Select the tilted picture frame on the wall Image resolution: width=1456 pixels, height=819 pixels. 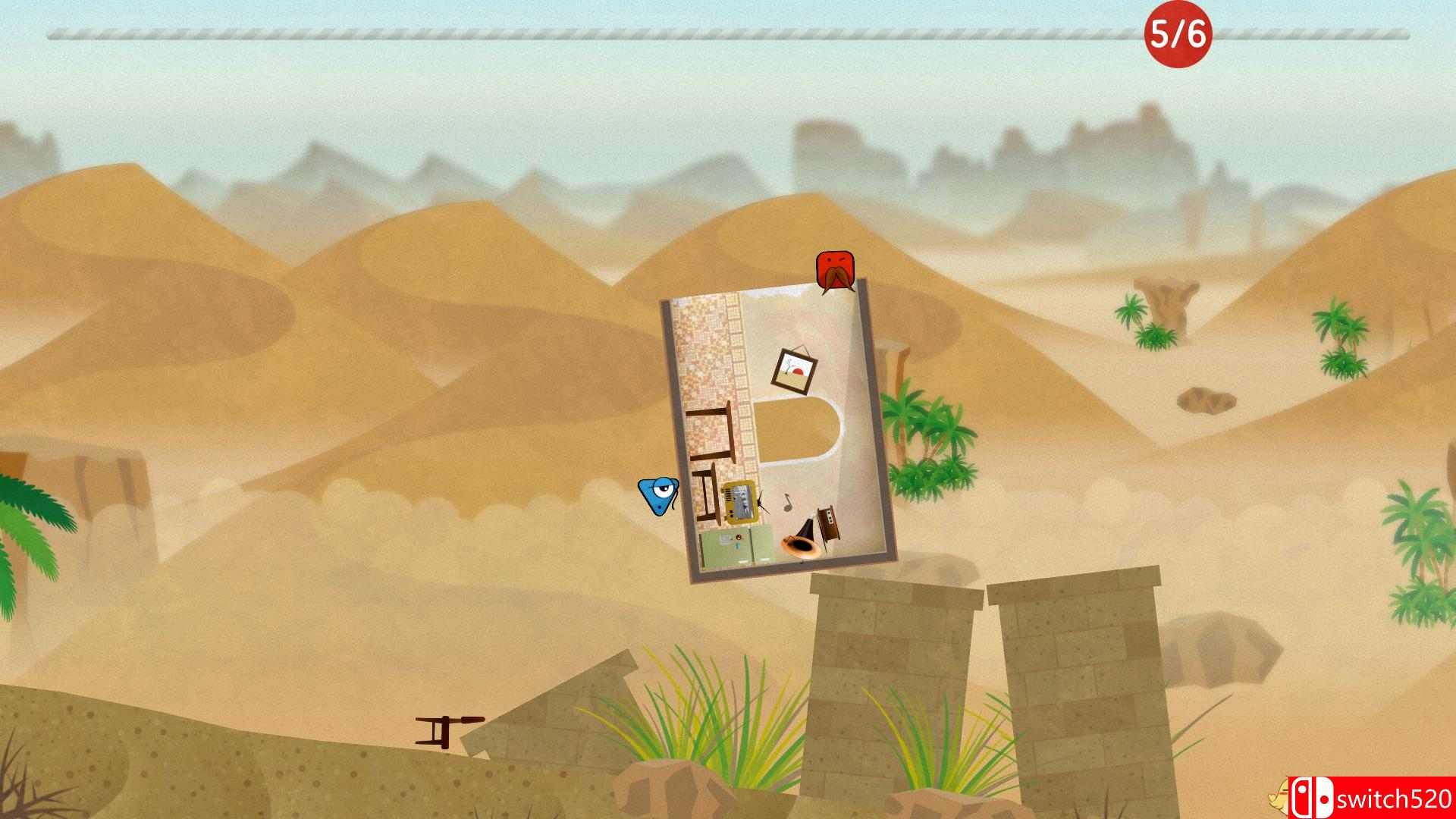click(x=793, y=370)
